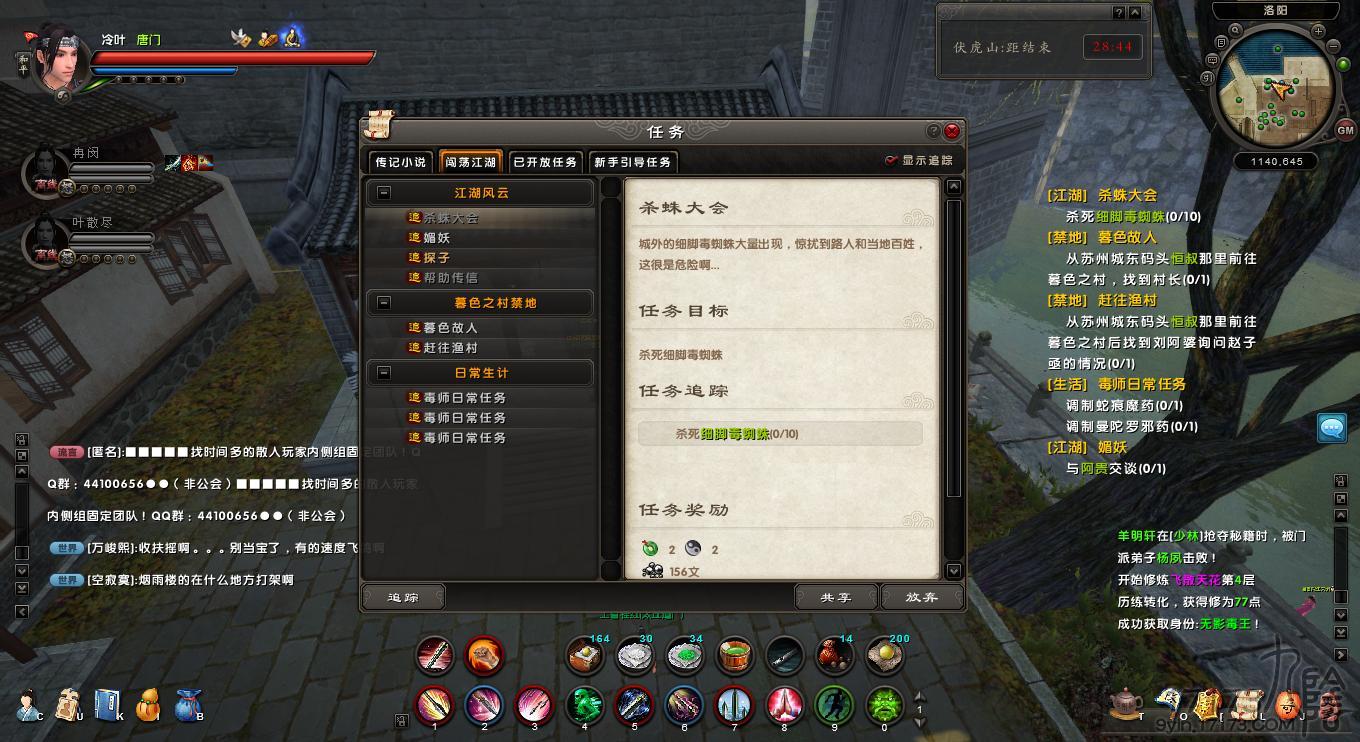The image size is (1360, 742).
Task: Switch to the 已开放任务 tab
Action: pyautogui.click(x=543, y=161)
